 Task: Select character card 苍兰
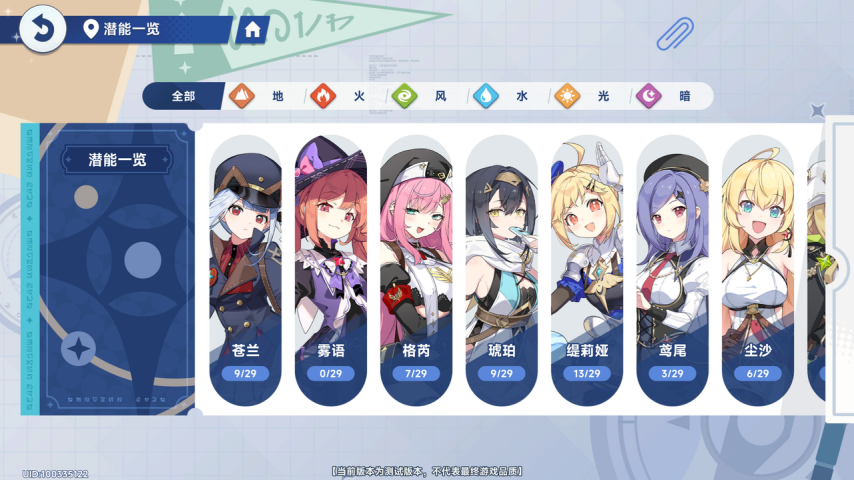(x=246, y=270)
